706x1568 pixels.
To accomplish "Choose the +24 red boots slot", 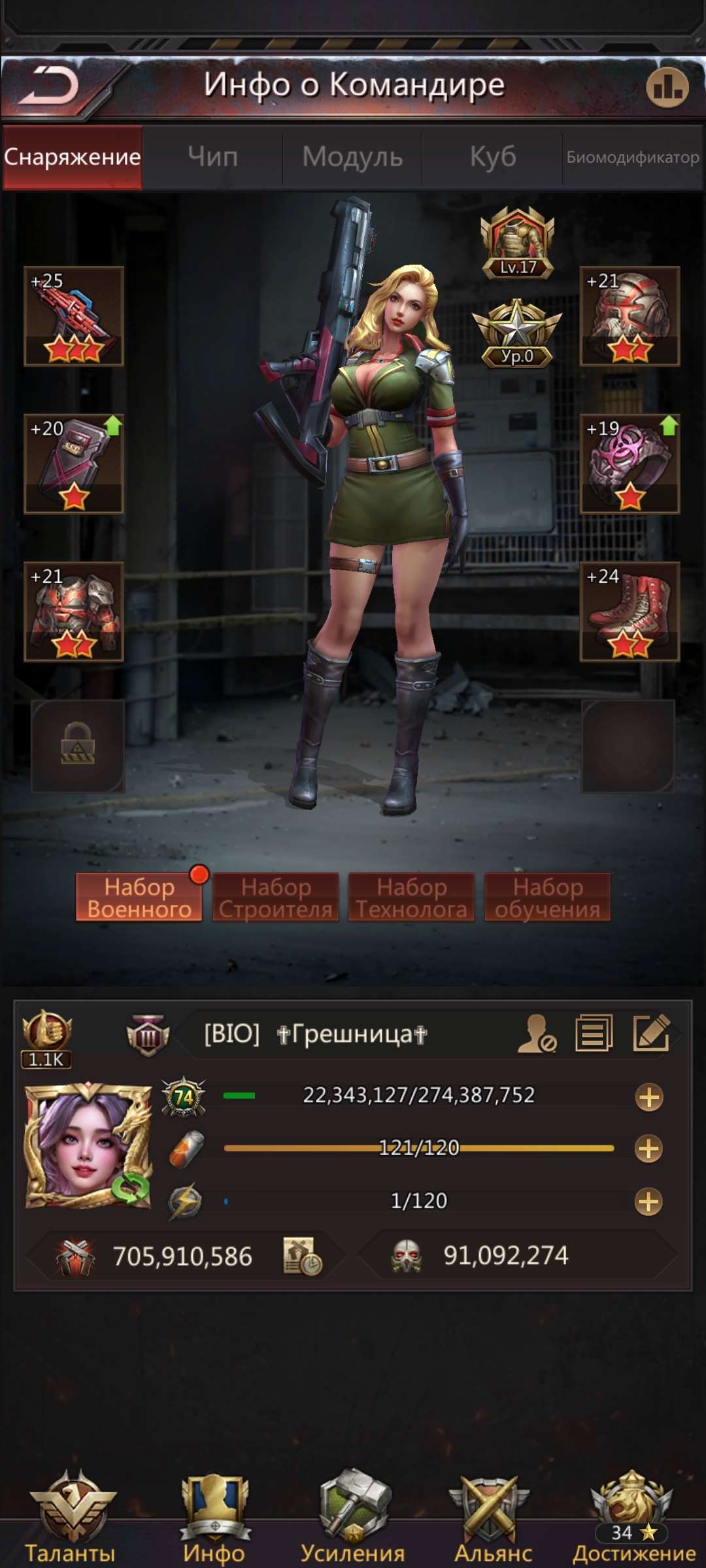I will [x=630, y=612].
